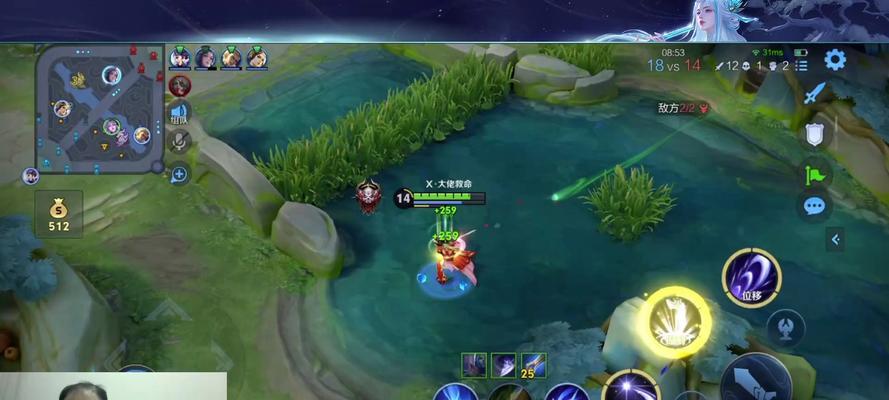Click the magnifier plus button below the microphone

click(x=180, y=174)
